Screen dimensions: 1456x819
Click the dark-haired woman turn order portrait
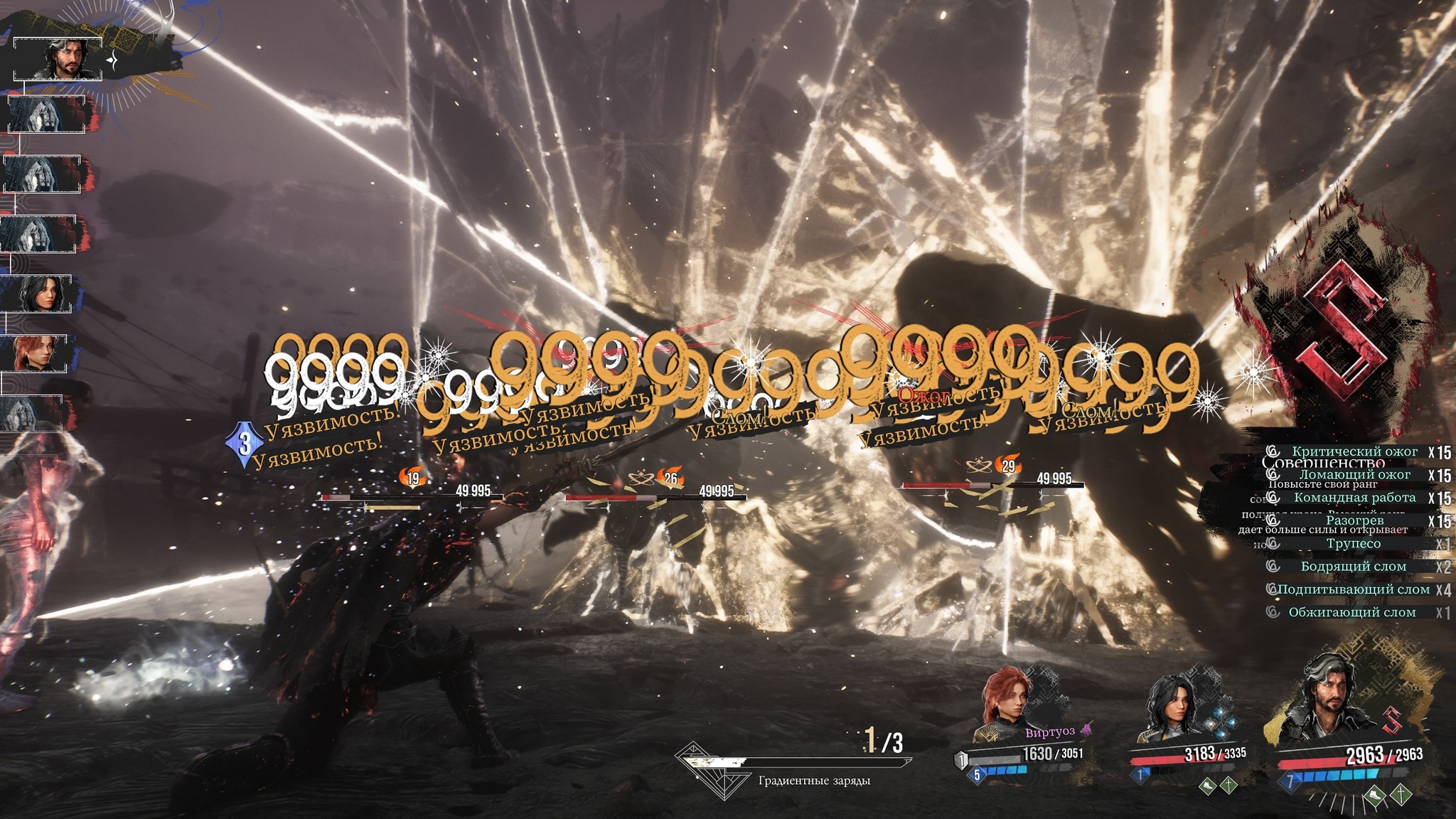38,293
